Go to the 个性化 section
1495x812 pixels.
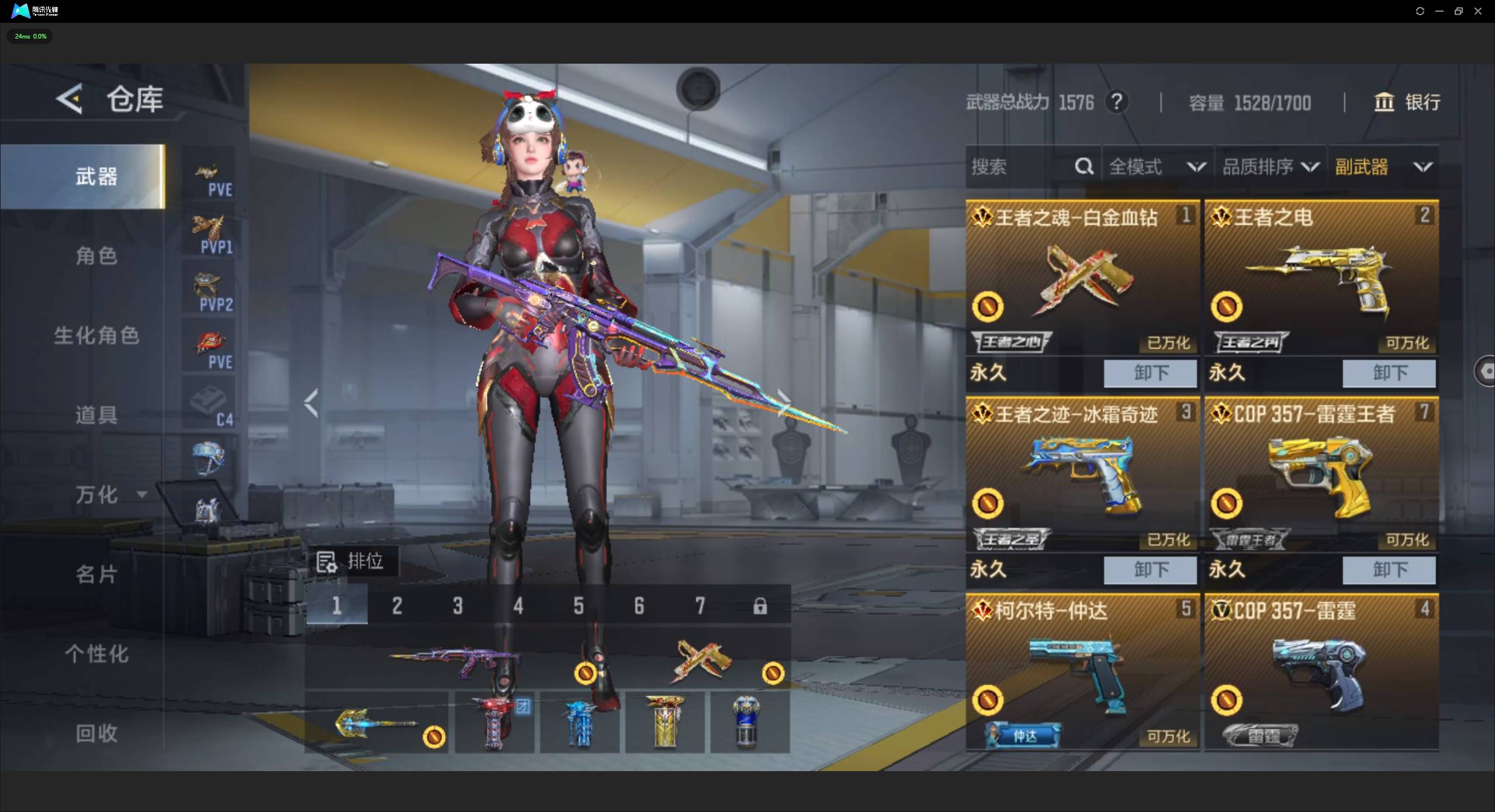[x=96, y=654]
